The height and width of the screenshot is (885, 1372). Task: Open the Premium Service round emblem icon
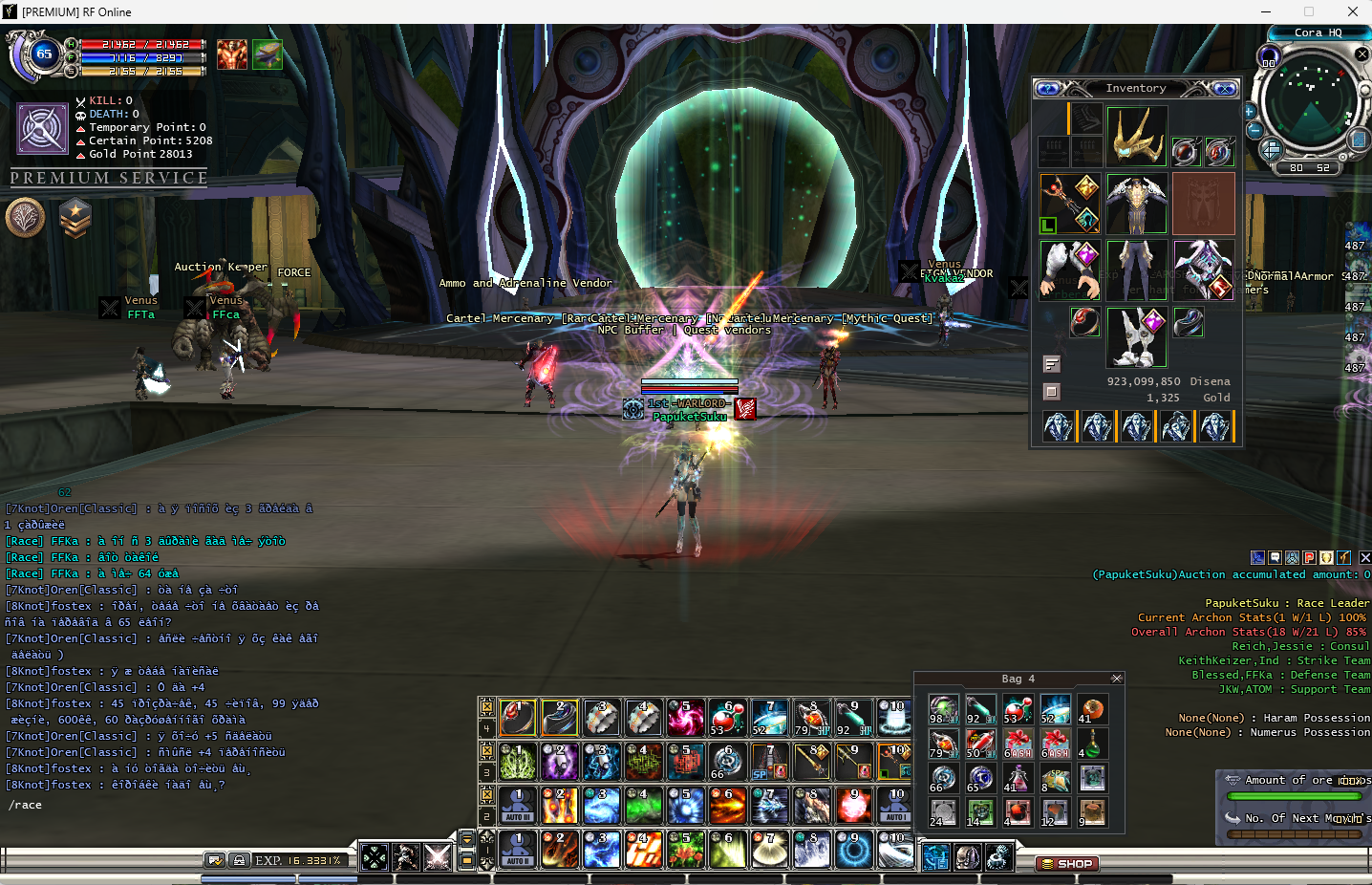point(26,218)
